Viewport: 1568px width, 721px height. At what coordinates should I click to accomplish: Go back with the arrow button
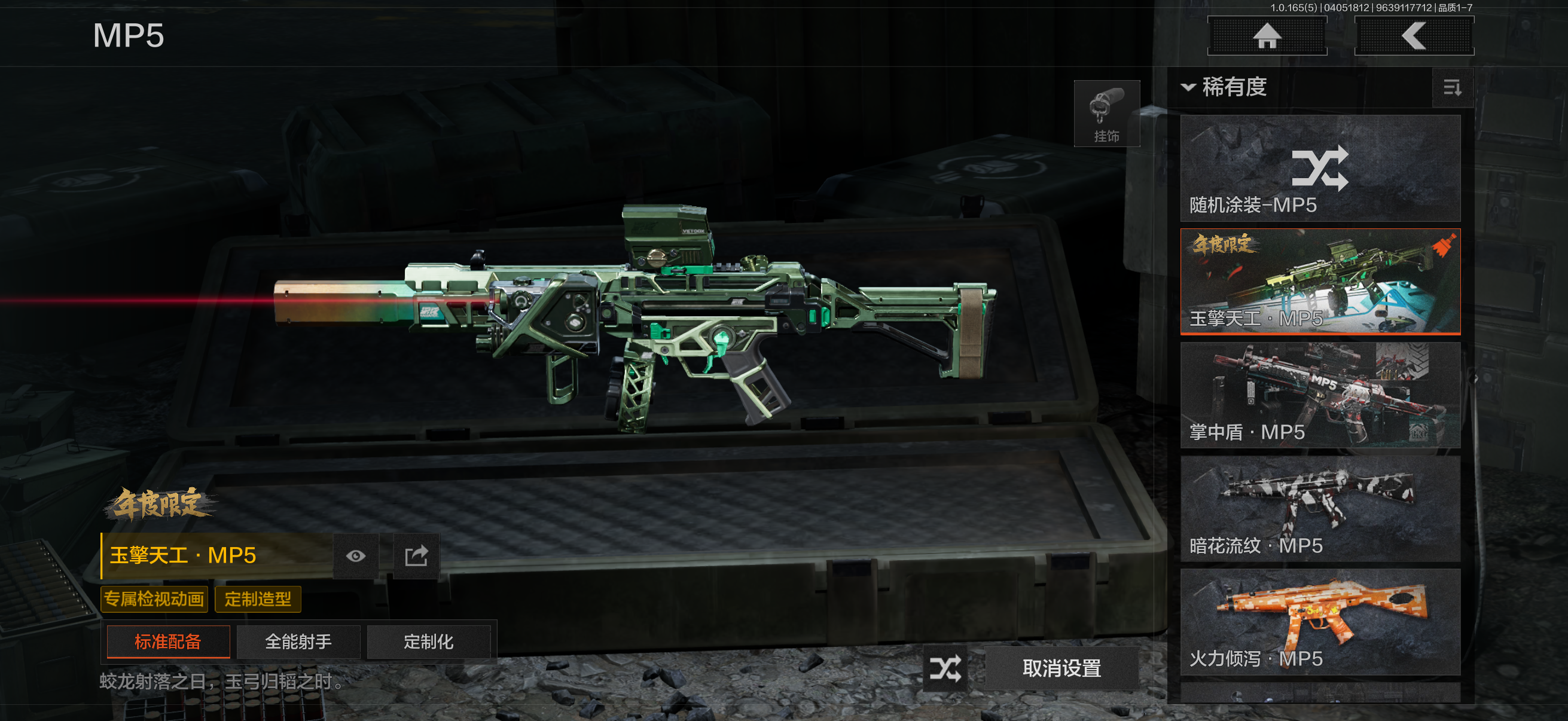[x=1413, y=36]
